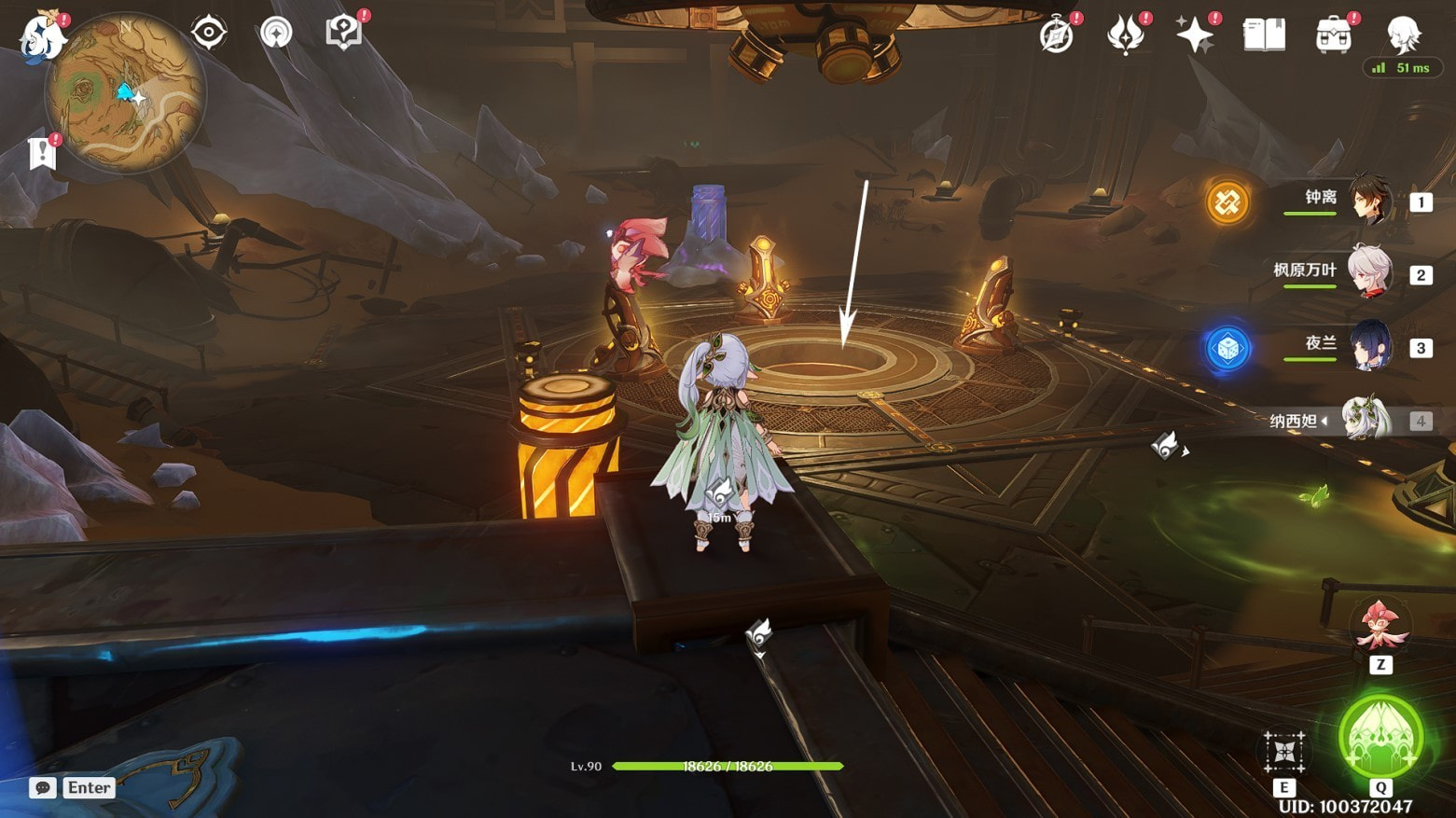The image size is (1456, 818).
Task: Open the quest log exclamation icon
Action: click(x=42, y=153)
